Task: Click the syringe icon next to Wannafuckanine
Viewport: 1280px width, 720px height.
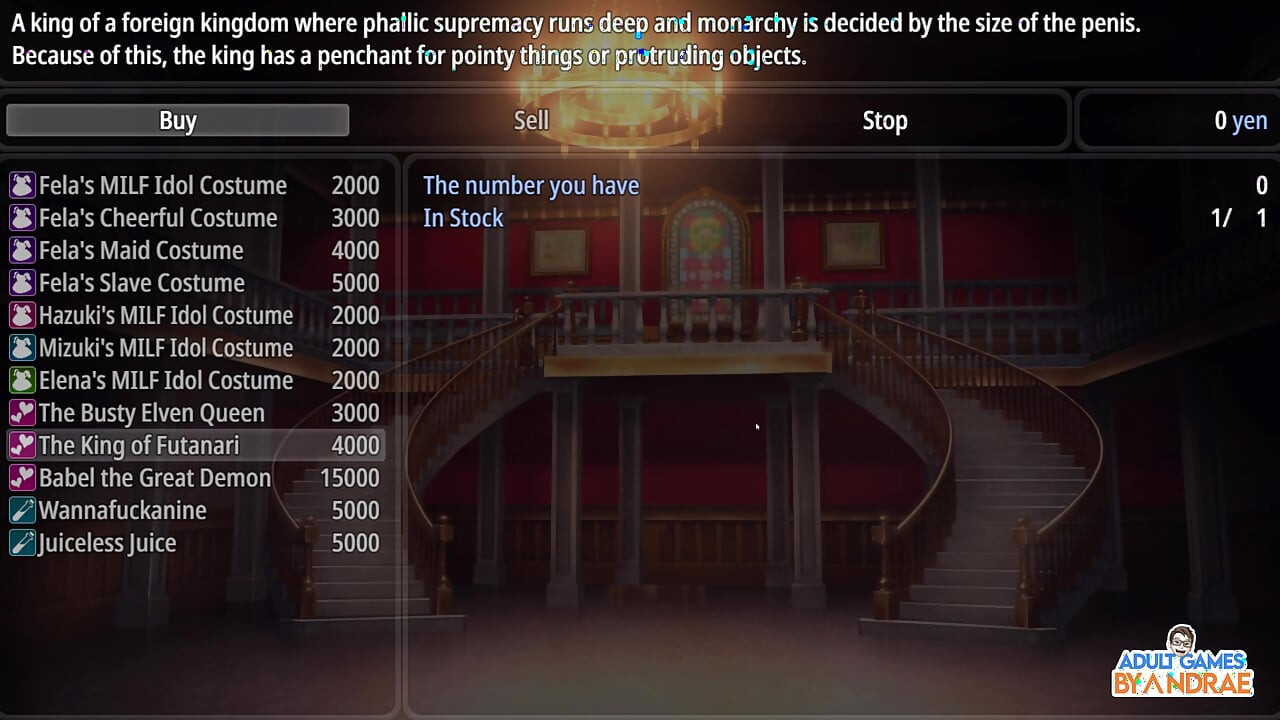Action: click(x=23, y=510)
